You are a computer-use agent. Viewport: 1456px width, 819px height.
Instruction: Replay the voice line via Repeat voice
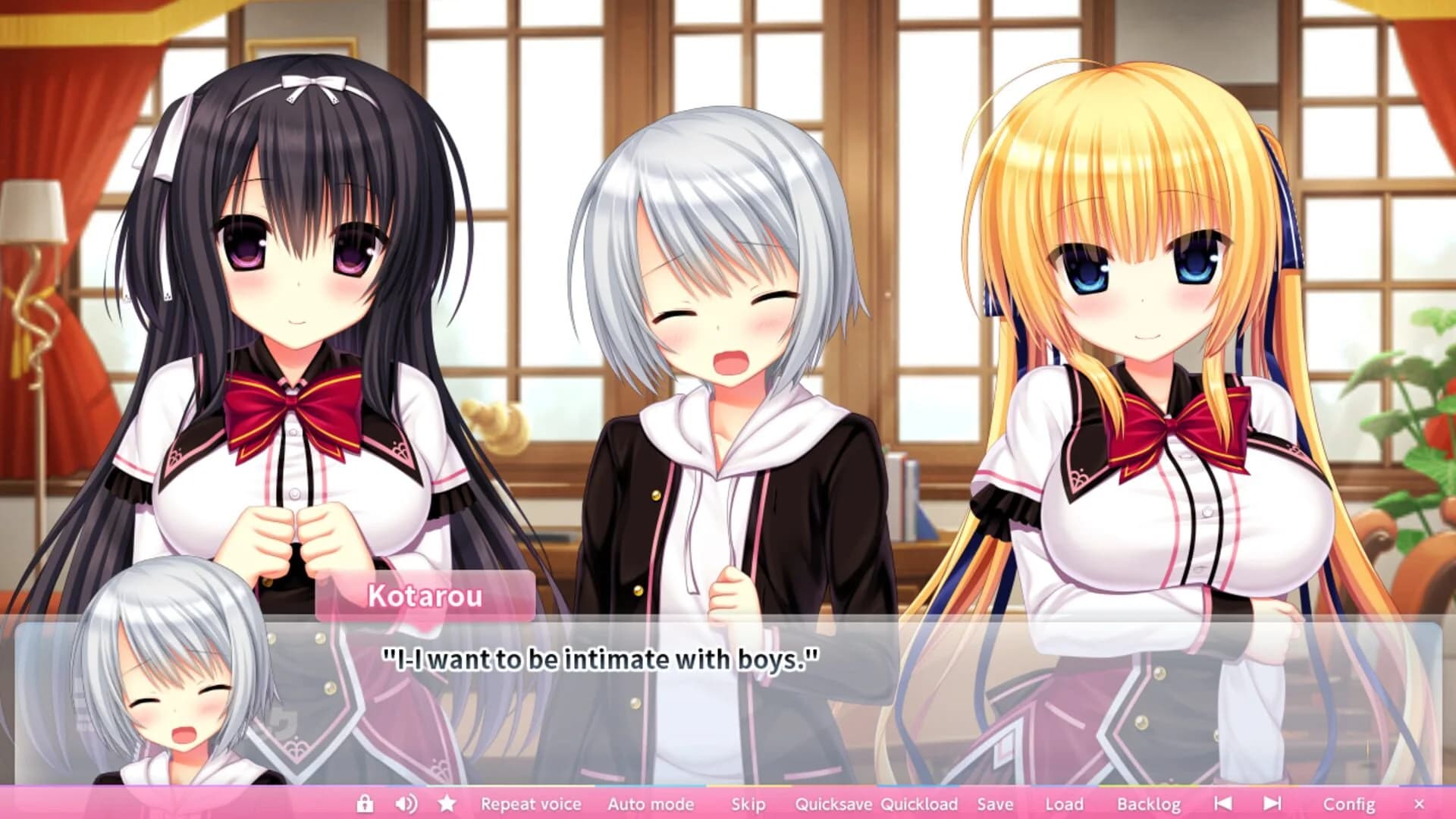(x=531, y=803)
